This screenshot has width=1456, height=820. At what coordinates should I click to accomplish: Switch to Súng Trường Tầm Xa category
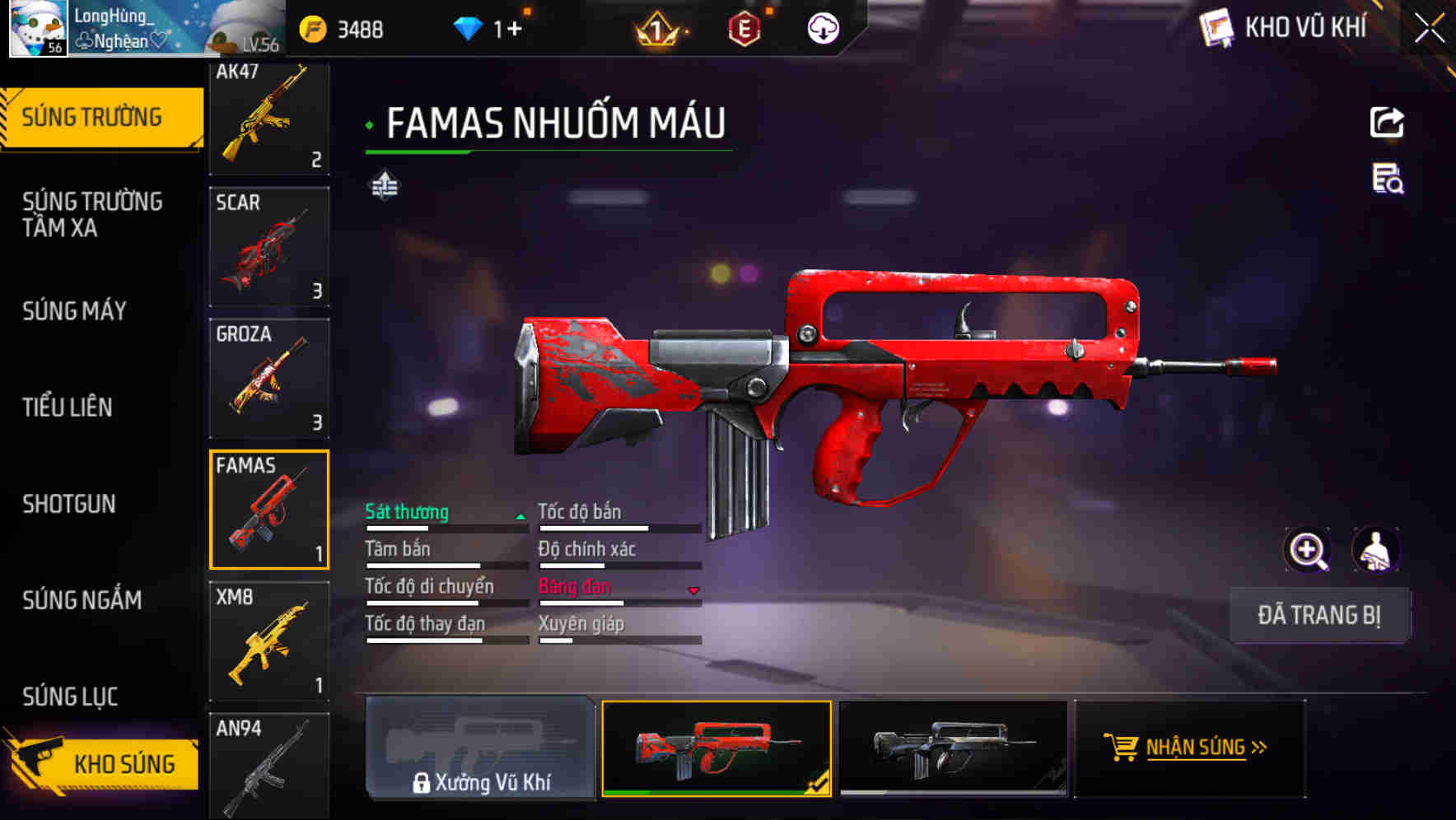(92, 214)
